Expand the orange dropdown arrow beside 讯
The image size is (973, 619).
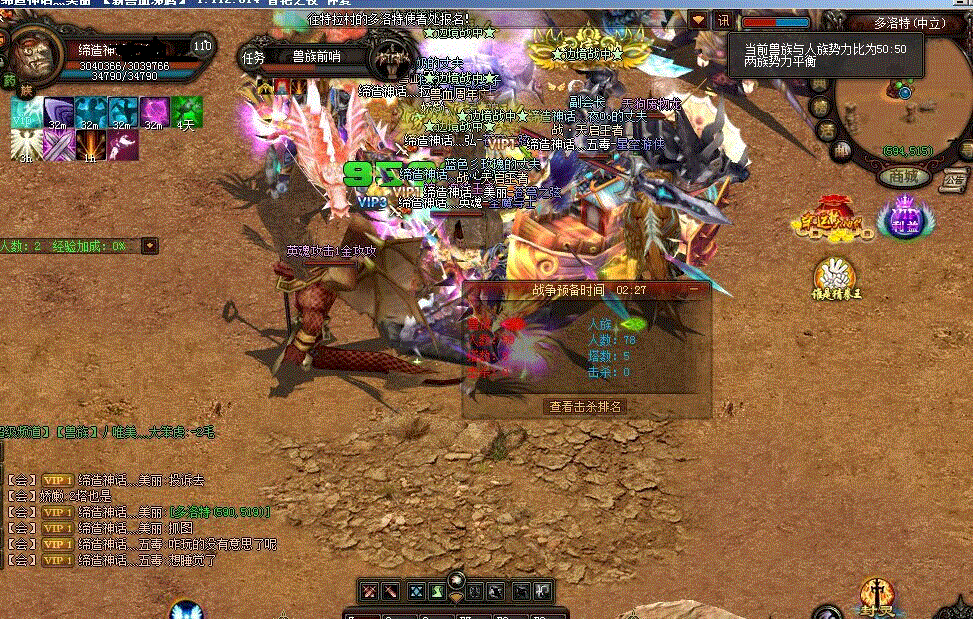[698, 21]
